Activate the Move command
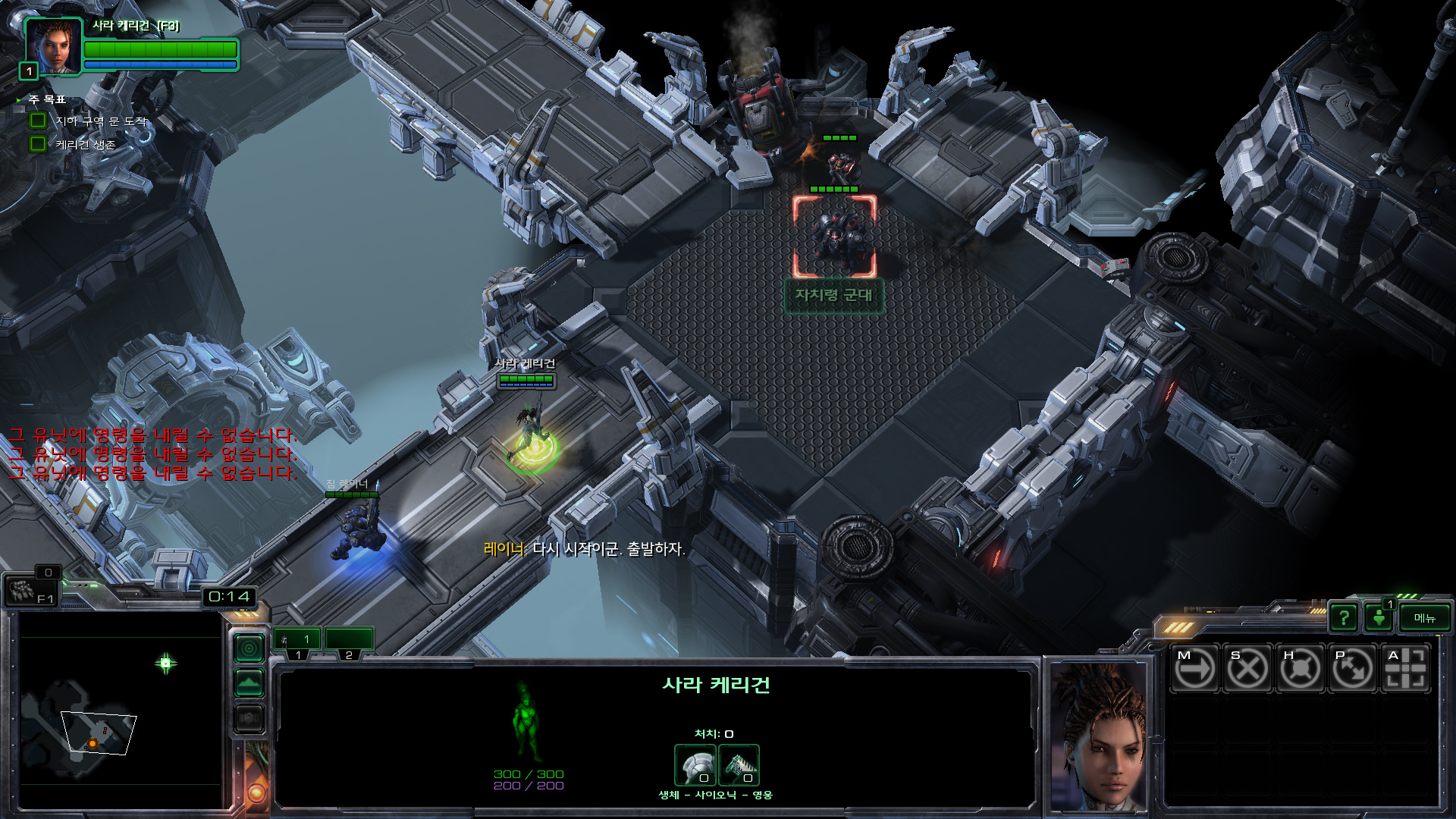This screenshot has width=1456, height=819. coord(1195,669)
